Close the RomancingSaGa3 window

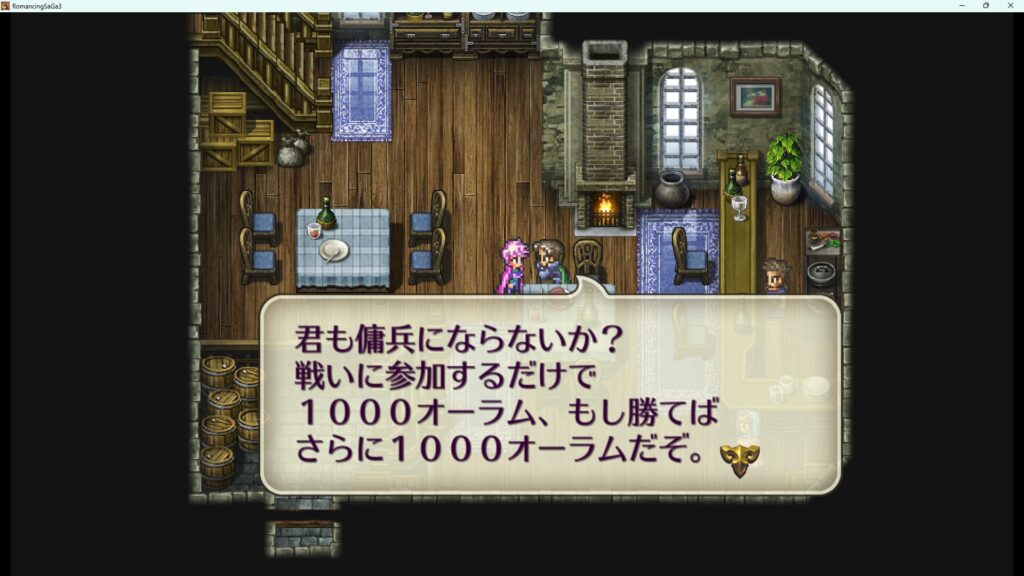[x=1011, y=5]
